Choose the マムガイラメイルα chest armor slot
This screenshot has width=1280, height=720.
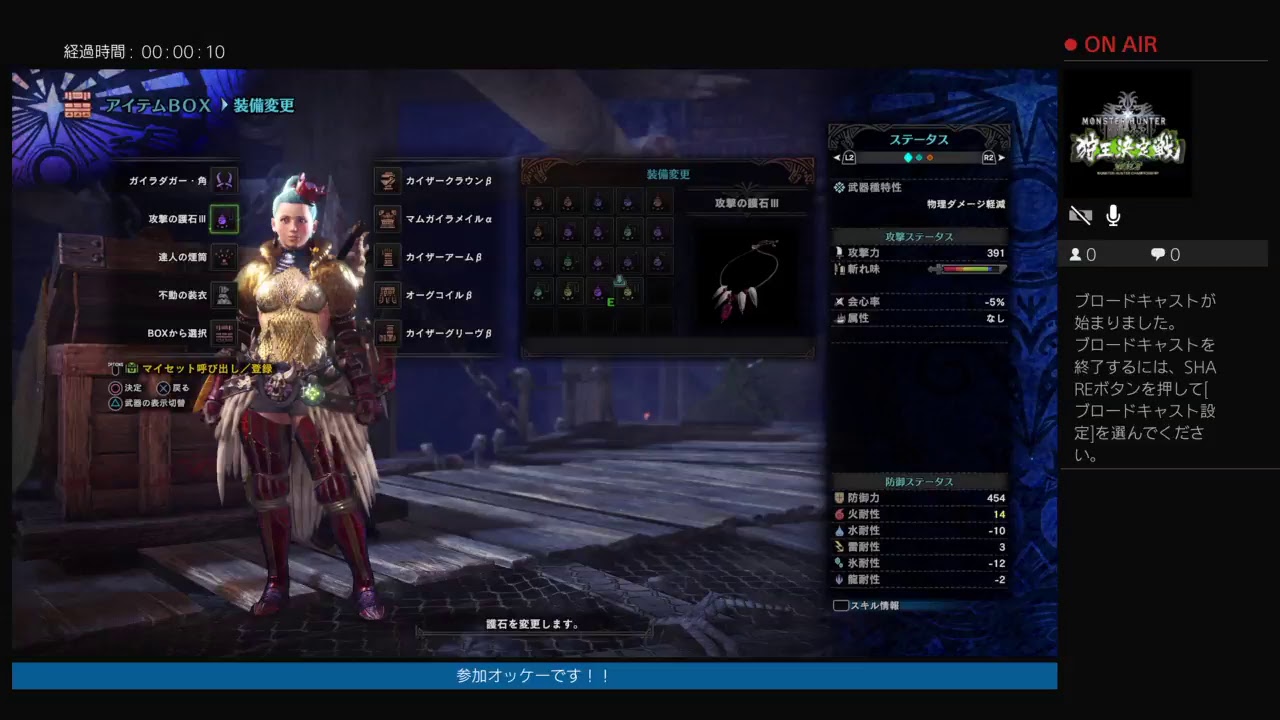click(388, 219)
